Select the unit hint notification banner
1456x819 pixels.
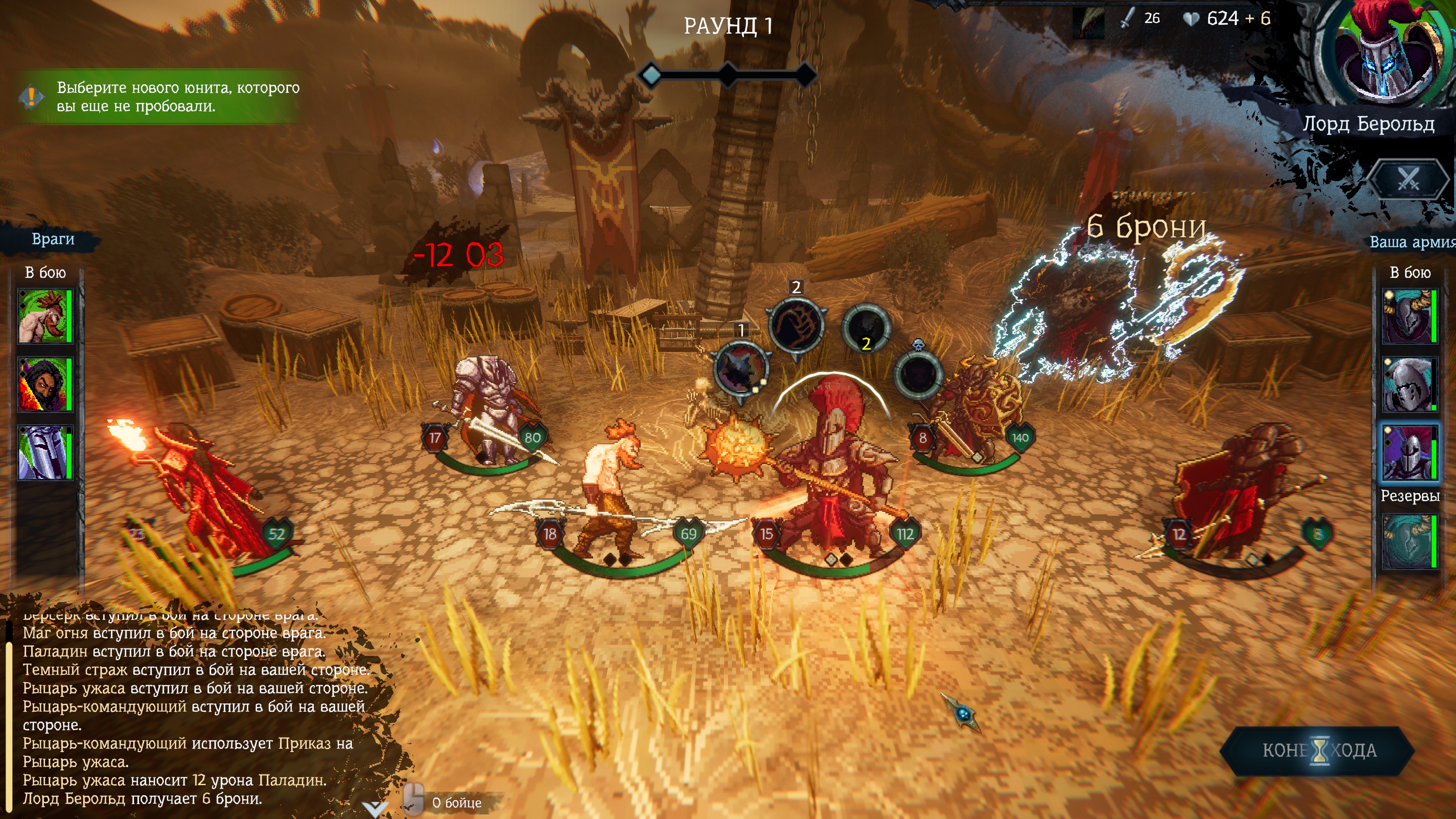161,97
